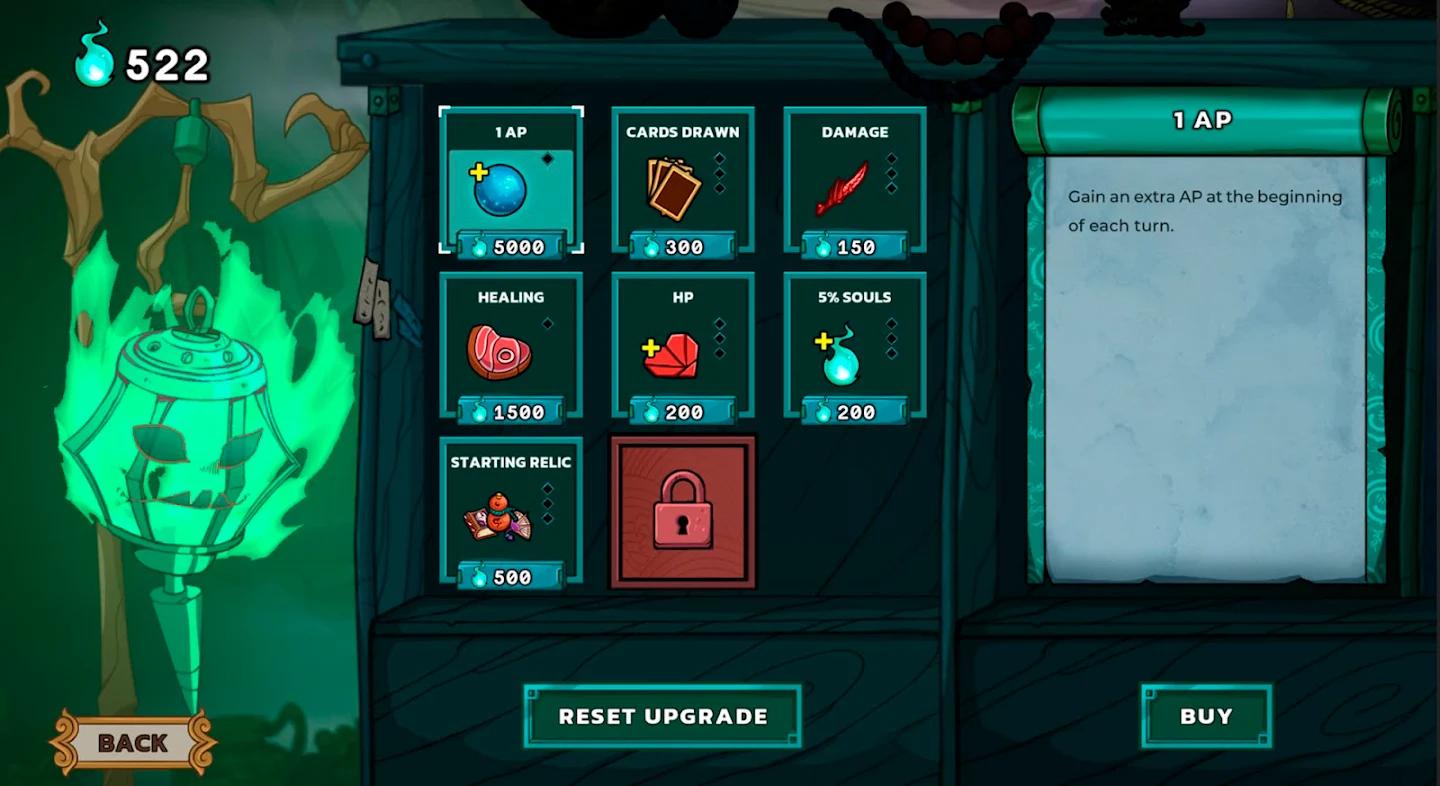Select the Damage upgrade tile
The height and width of the screenshot is (786, 1440).
click(855, 181)
